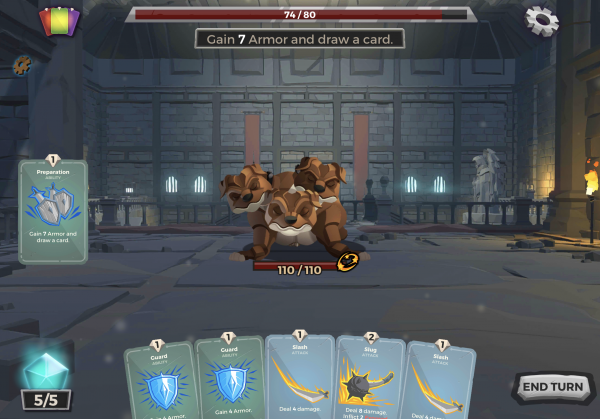600x419 pixels.
Task: Select the Slug attack card
Action: coord(368,378)
